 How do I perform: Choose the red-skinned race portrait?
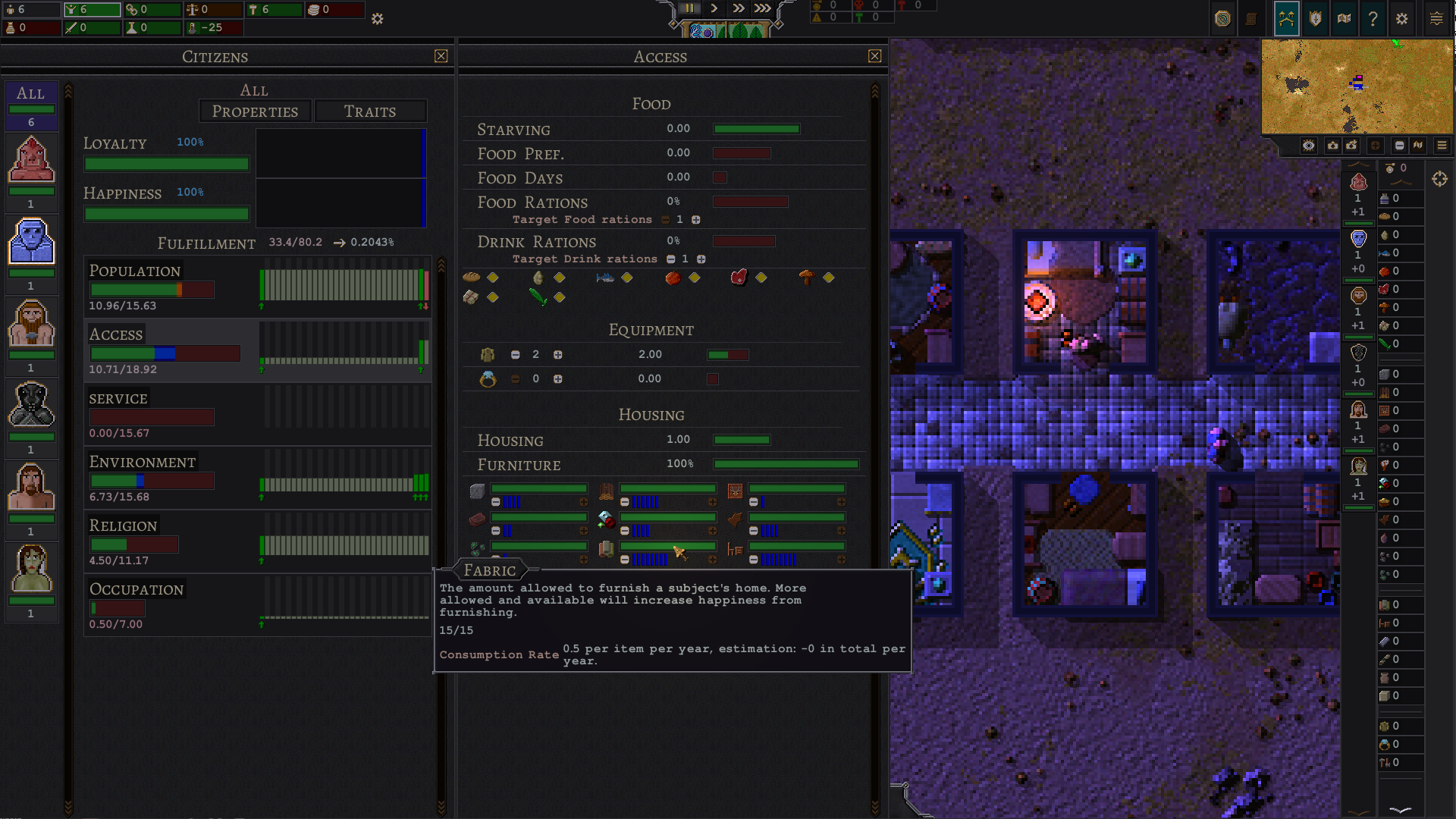tap(31, 160)
